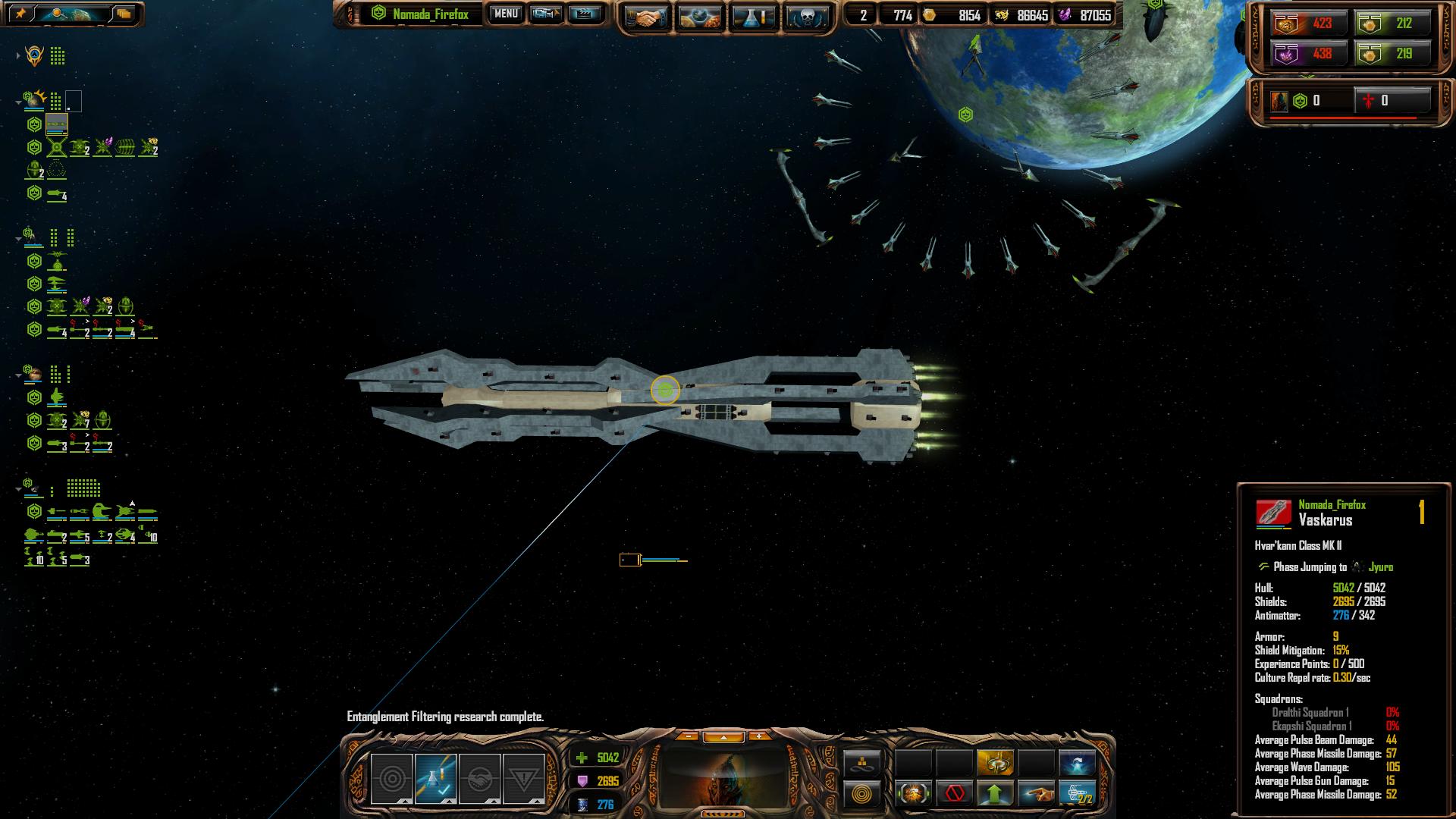Open the planets empire overview button

point(700,17)
